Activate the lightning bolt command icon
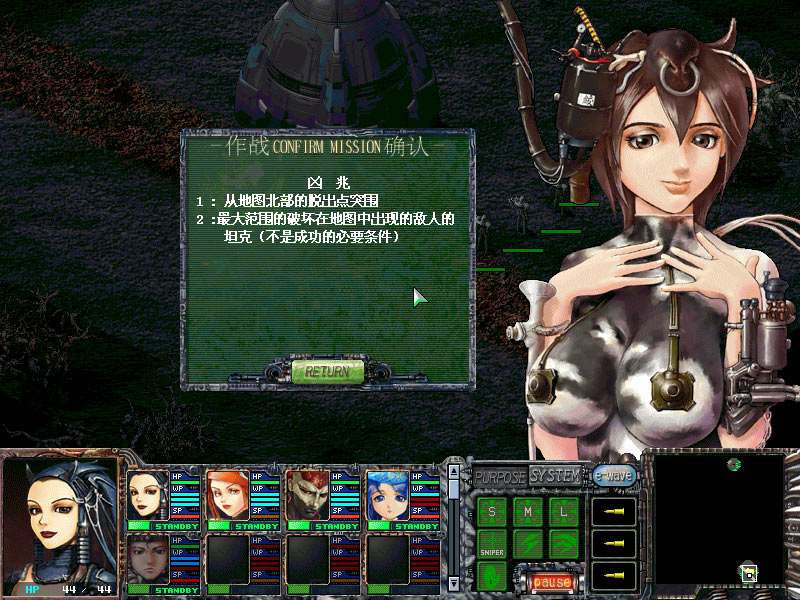 click(528, 544)
